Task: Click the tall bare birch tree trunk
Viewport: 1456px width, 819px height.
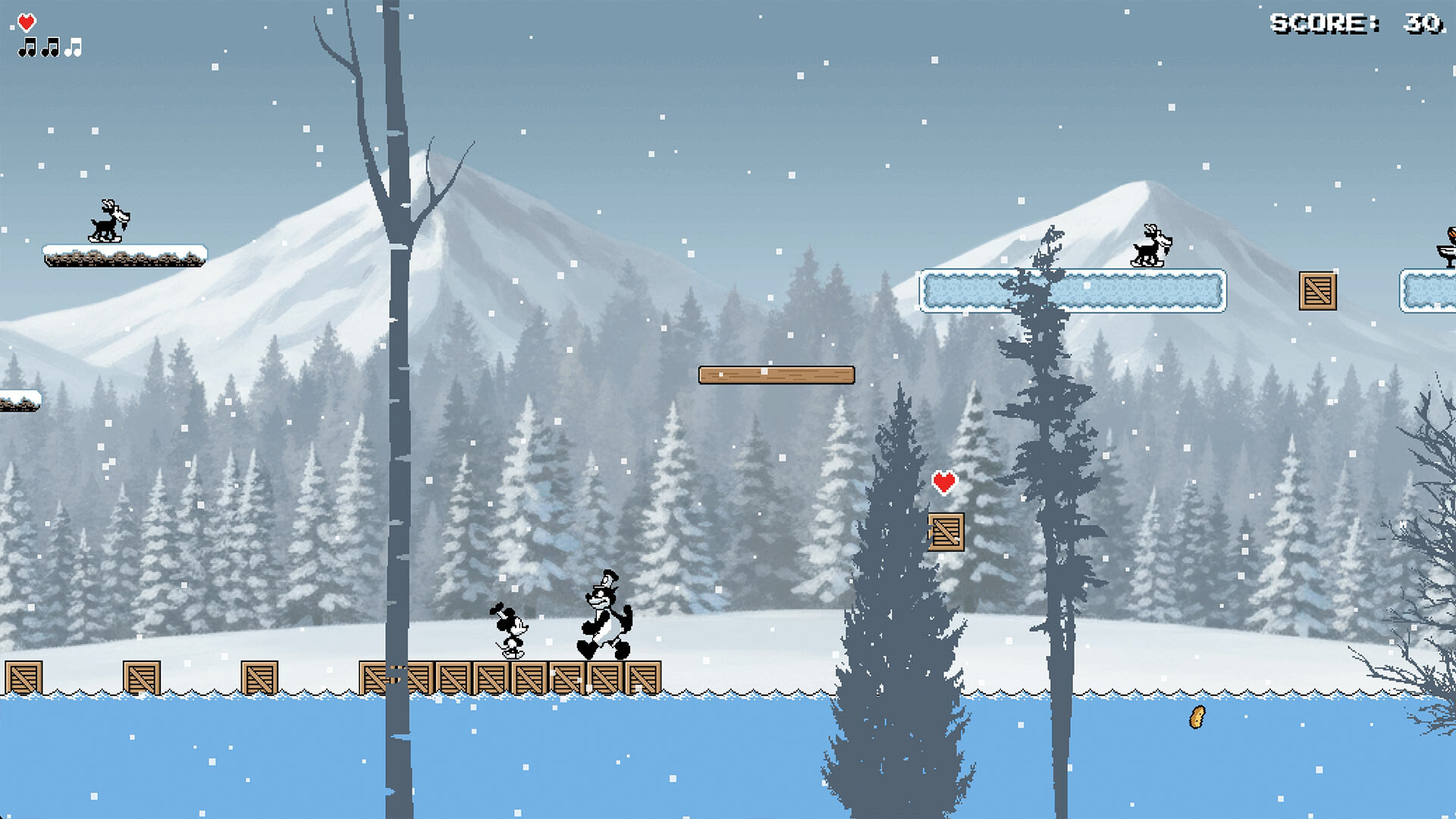Action: pos(397,379)
